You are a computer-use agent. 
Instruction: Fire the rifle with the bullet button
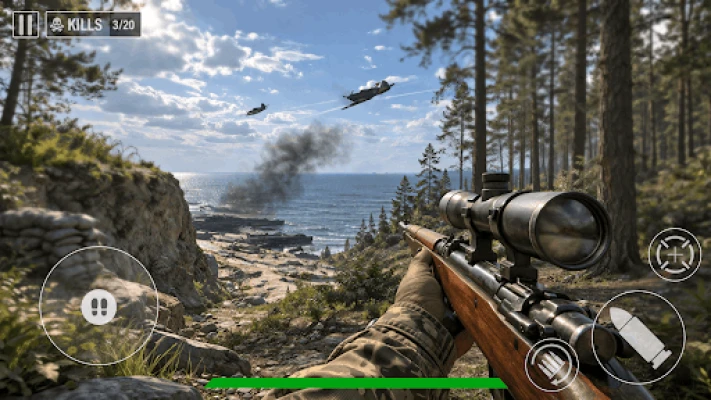(x=638, y=338)
